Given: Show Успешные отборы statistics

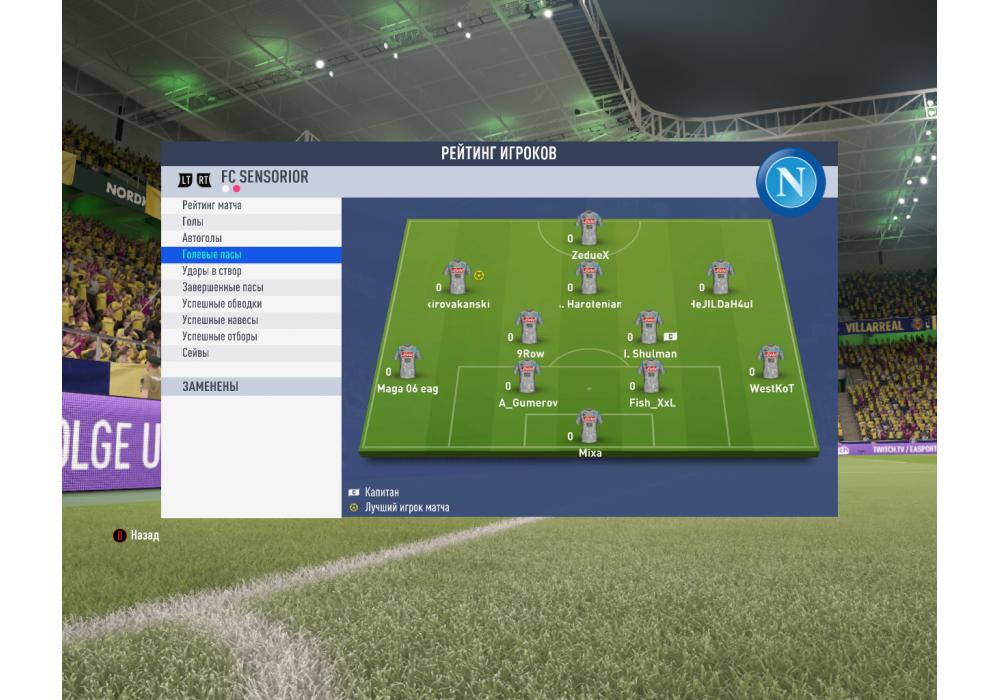Looking at the screenshot, I should tap(250, 336).
